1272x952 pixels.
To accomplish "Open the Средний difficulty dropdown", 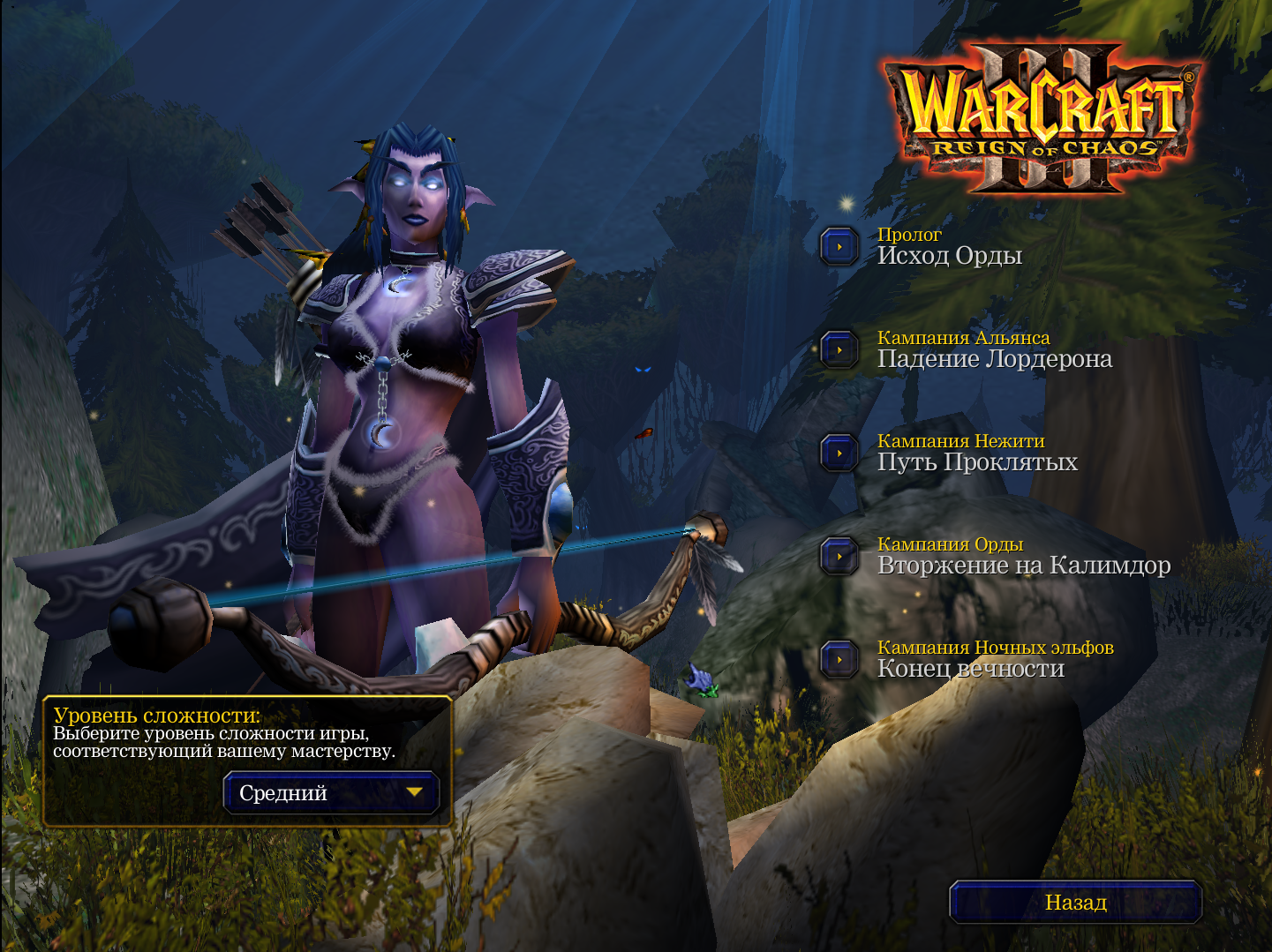I will 331,792.
